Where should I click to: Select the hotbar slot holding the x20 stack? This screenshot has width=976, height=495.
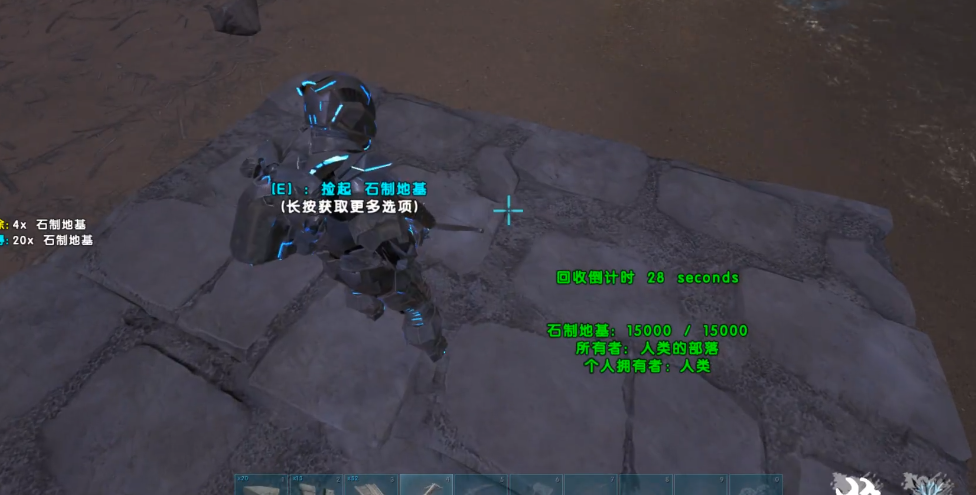coord(261,486)
